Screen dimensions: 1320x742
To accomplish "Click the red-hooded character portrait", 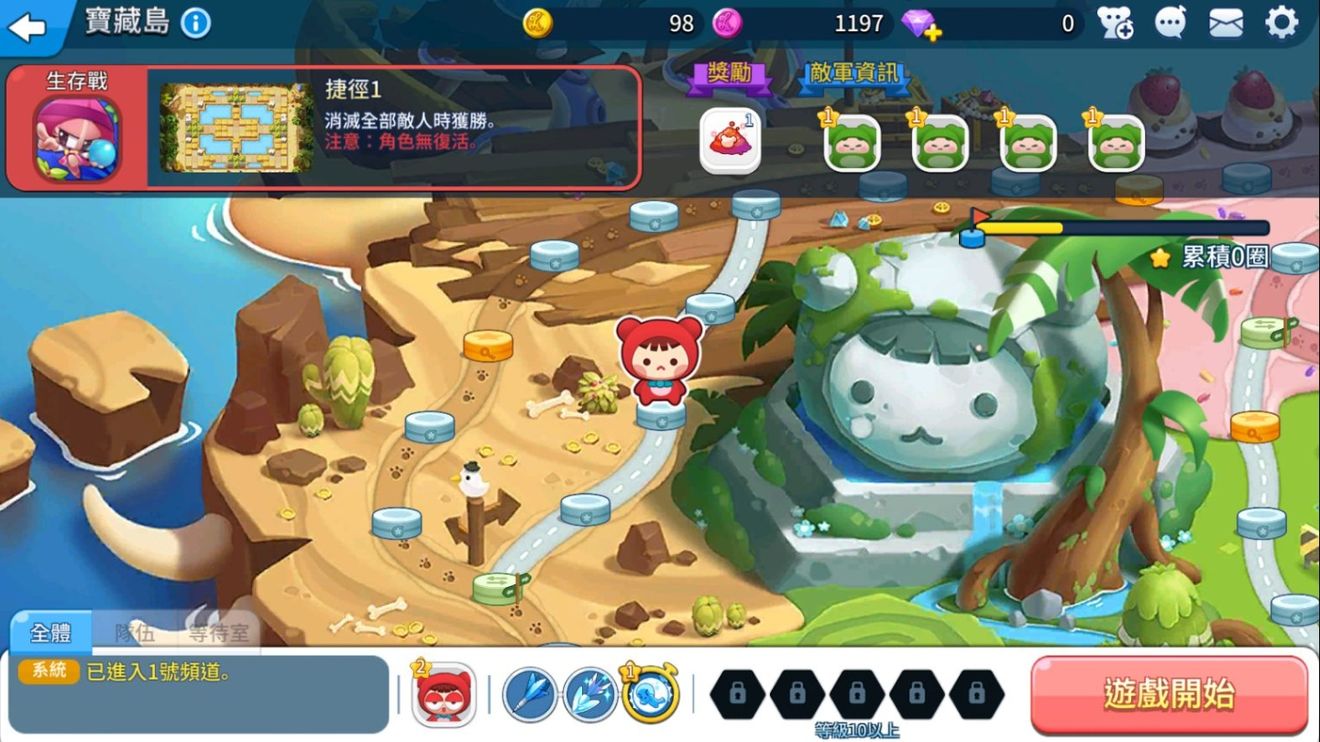I will click(443, 694).
